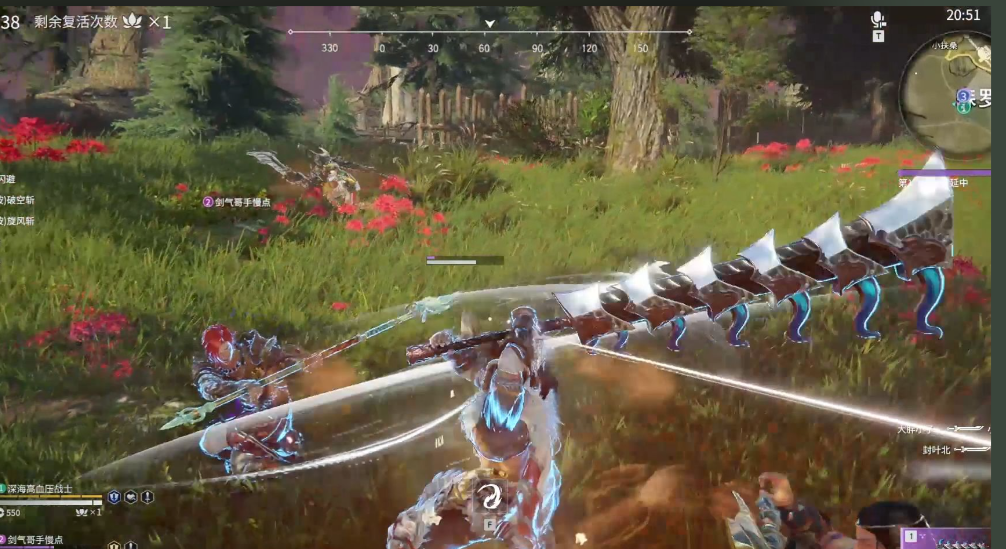
Task: Activate the swirl skill icon
Action: [491, 495]
